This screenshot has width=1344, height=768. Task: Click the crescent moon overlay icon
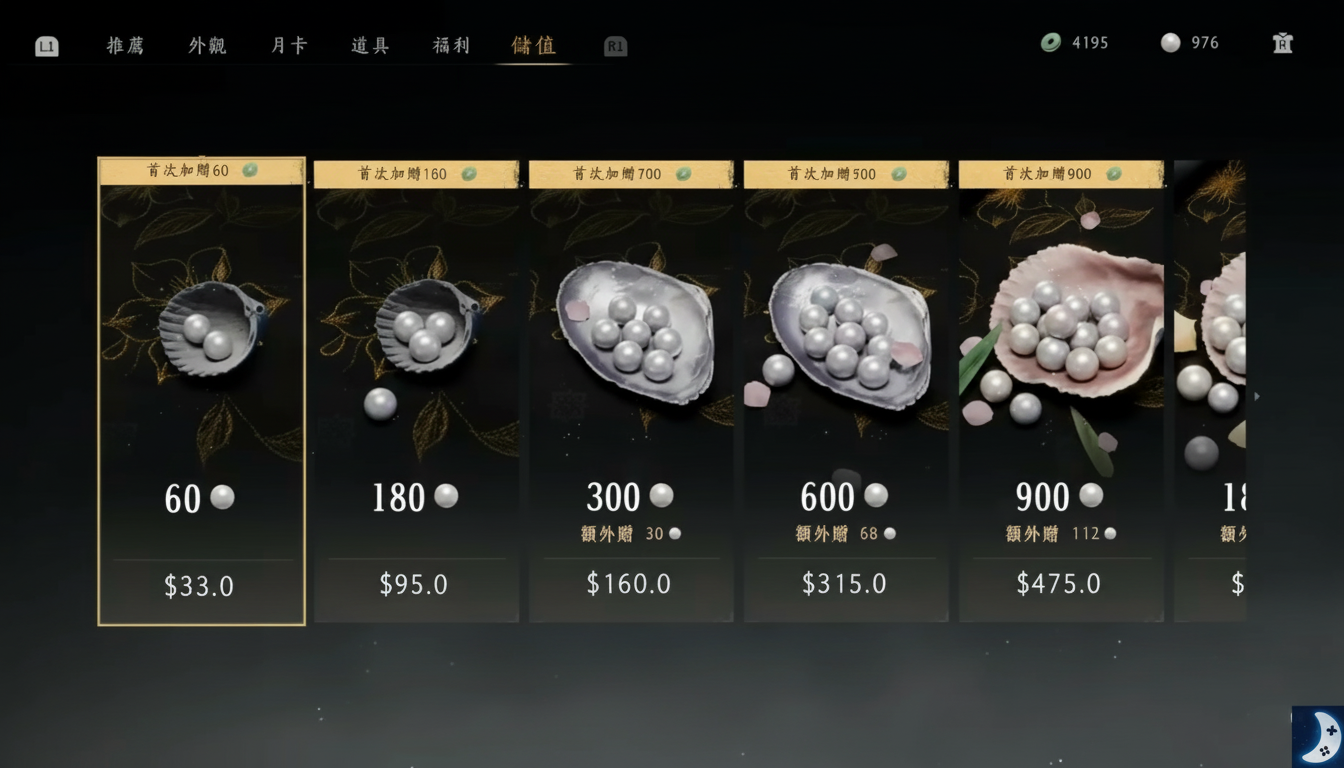1317,736
